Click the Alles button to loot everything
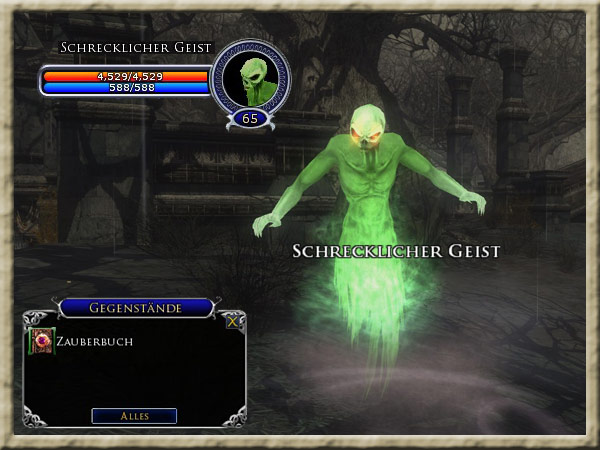The height and width of the screenshot is (450, 600). click(x=134, y=416)
